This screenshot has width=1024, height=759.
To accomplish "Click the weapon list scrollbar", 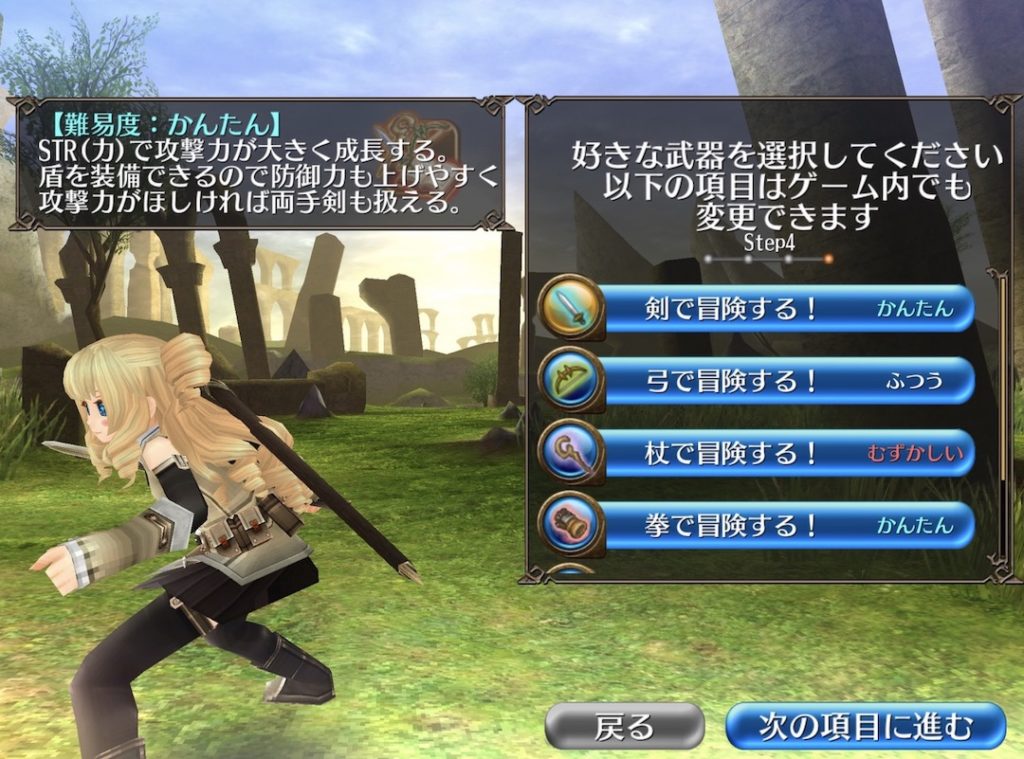I will 1003,380.
